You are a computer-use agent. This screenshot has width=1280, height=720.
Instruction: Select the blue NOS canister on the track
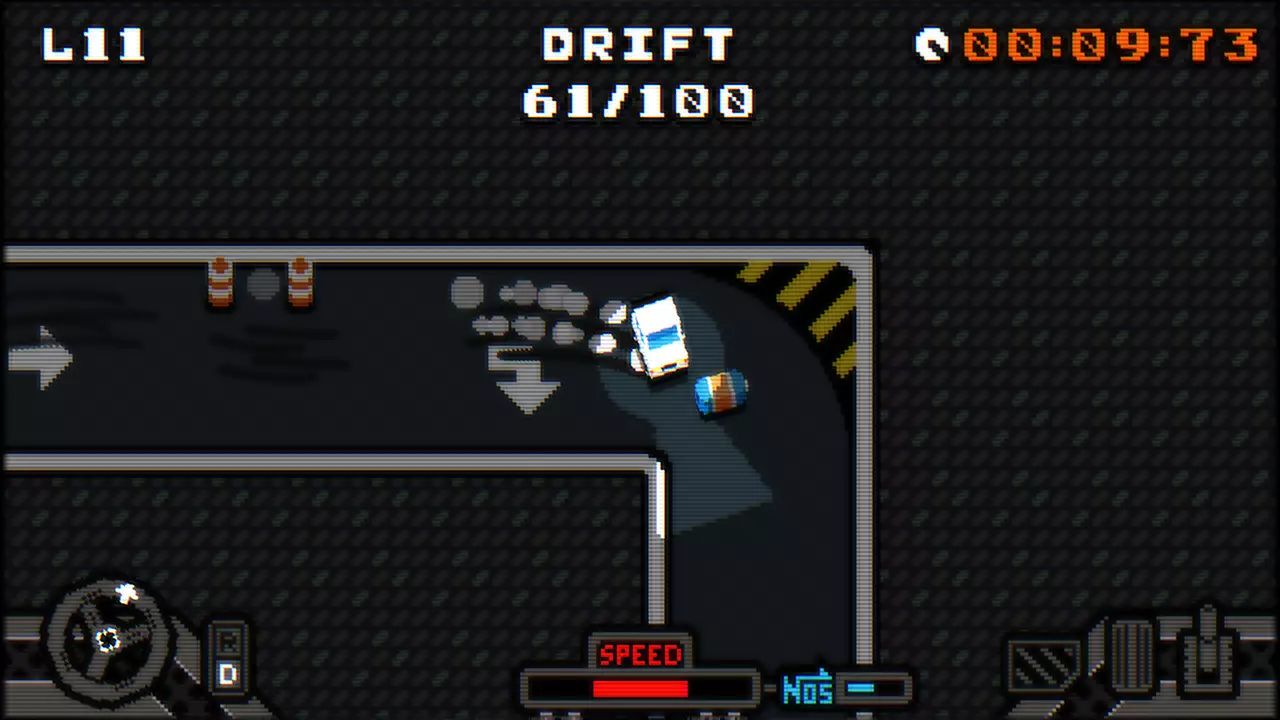[718, 392]
